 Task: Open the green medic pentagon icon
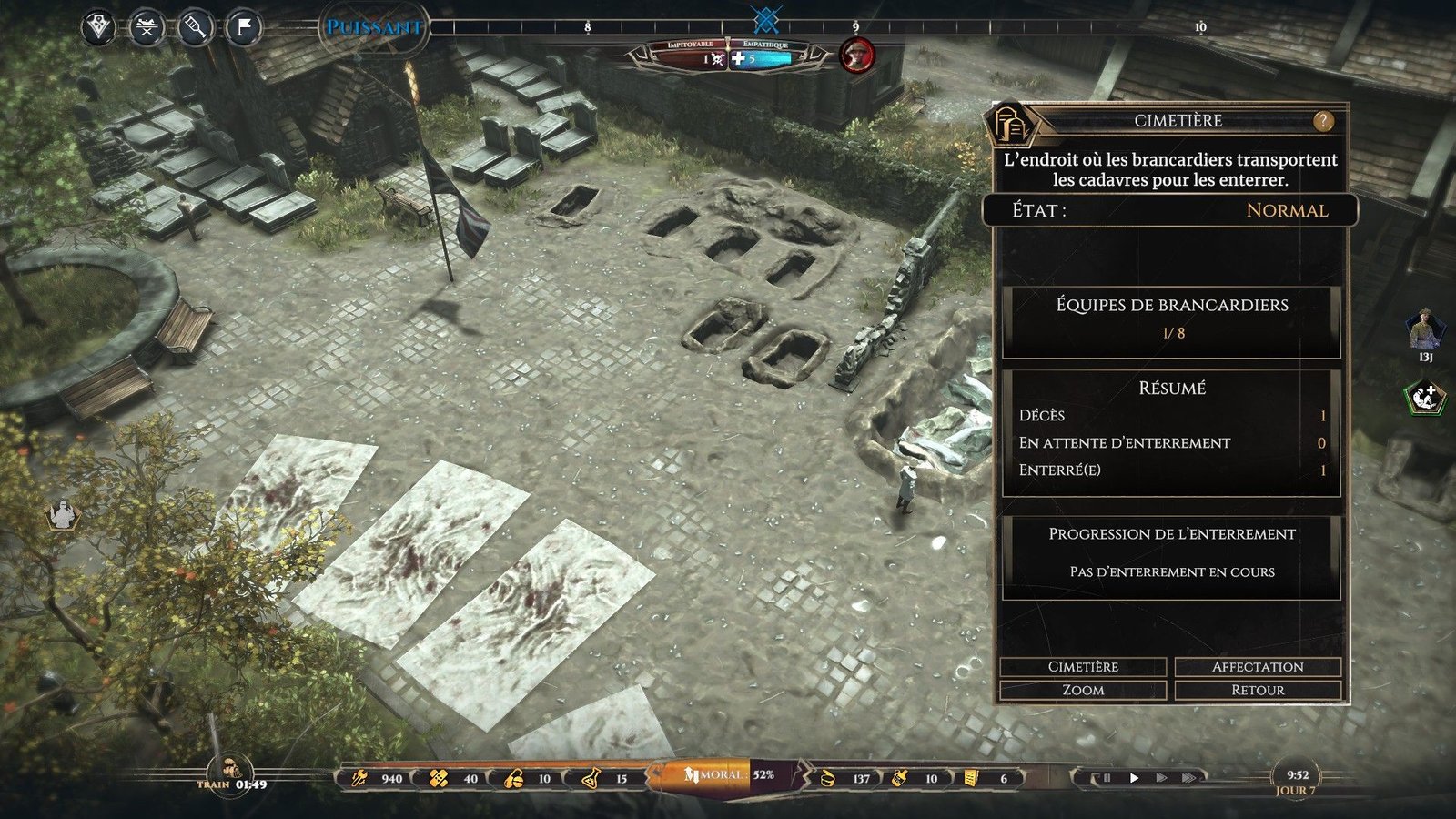point(1424,398)
